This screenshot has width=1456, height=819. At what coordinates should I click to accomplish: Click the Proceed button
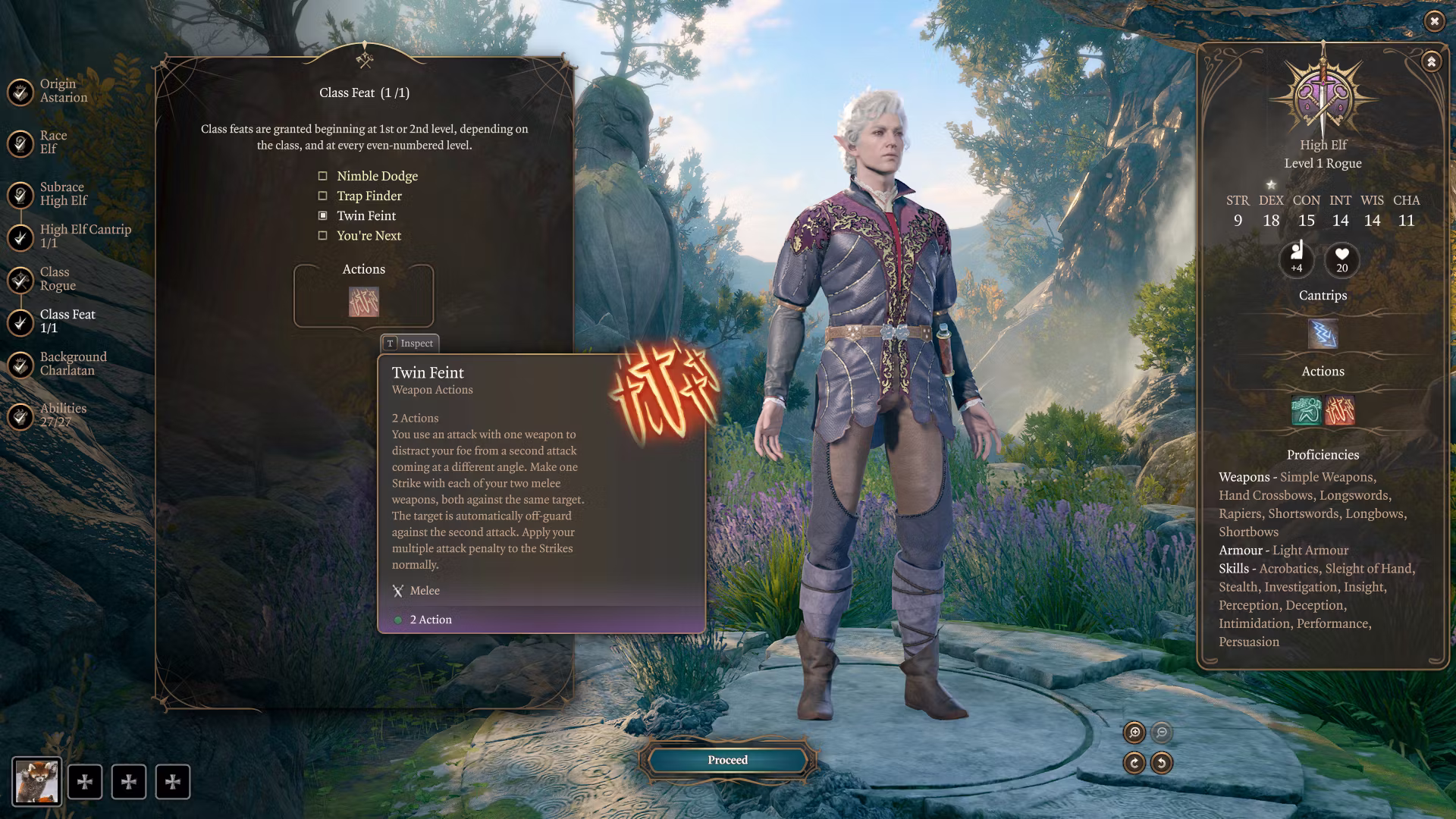click(x=728, y=760)
